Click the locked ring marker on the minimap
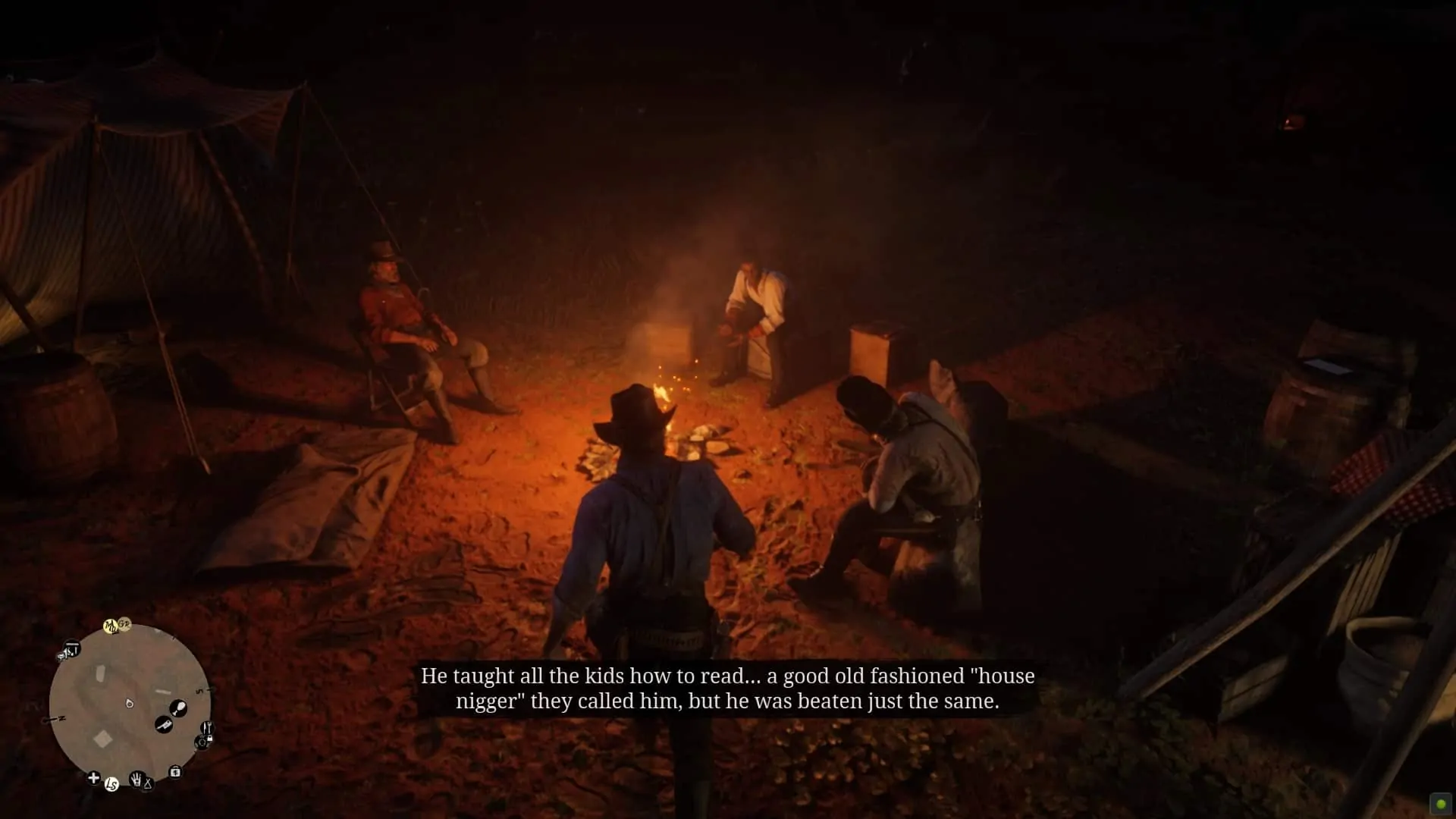This screenshot has height=819, width=1456. [x=202, y=742]
